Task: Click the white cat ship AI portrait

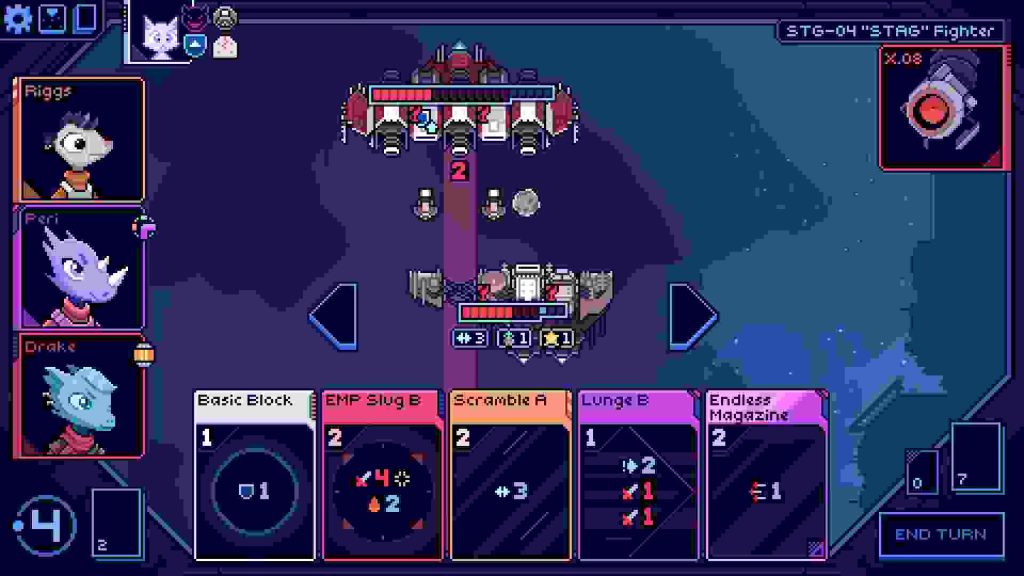Action: click(159, 36)
